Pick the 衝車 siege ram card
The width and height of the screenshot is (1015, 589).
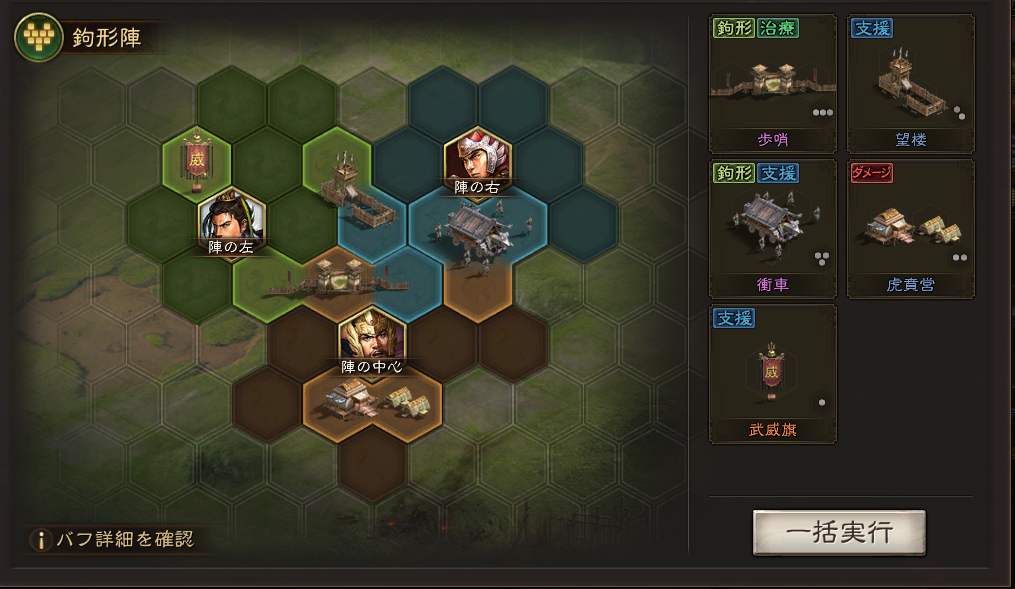[772, 229]
